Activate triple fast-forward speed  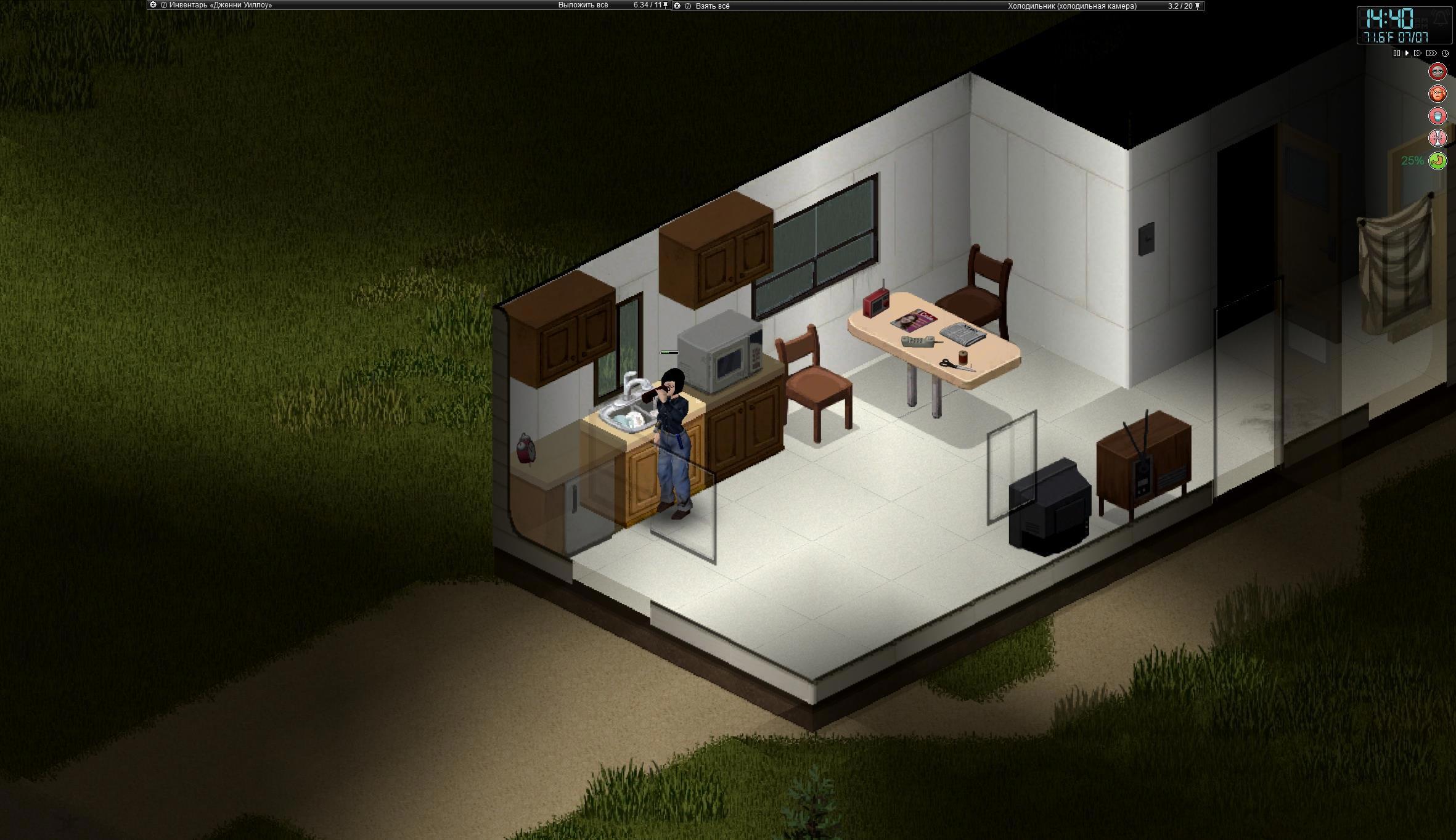[x=1431, y=54]
